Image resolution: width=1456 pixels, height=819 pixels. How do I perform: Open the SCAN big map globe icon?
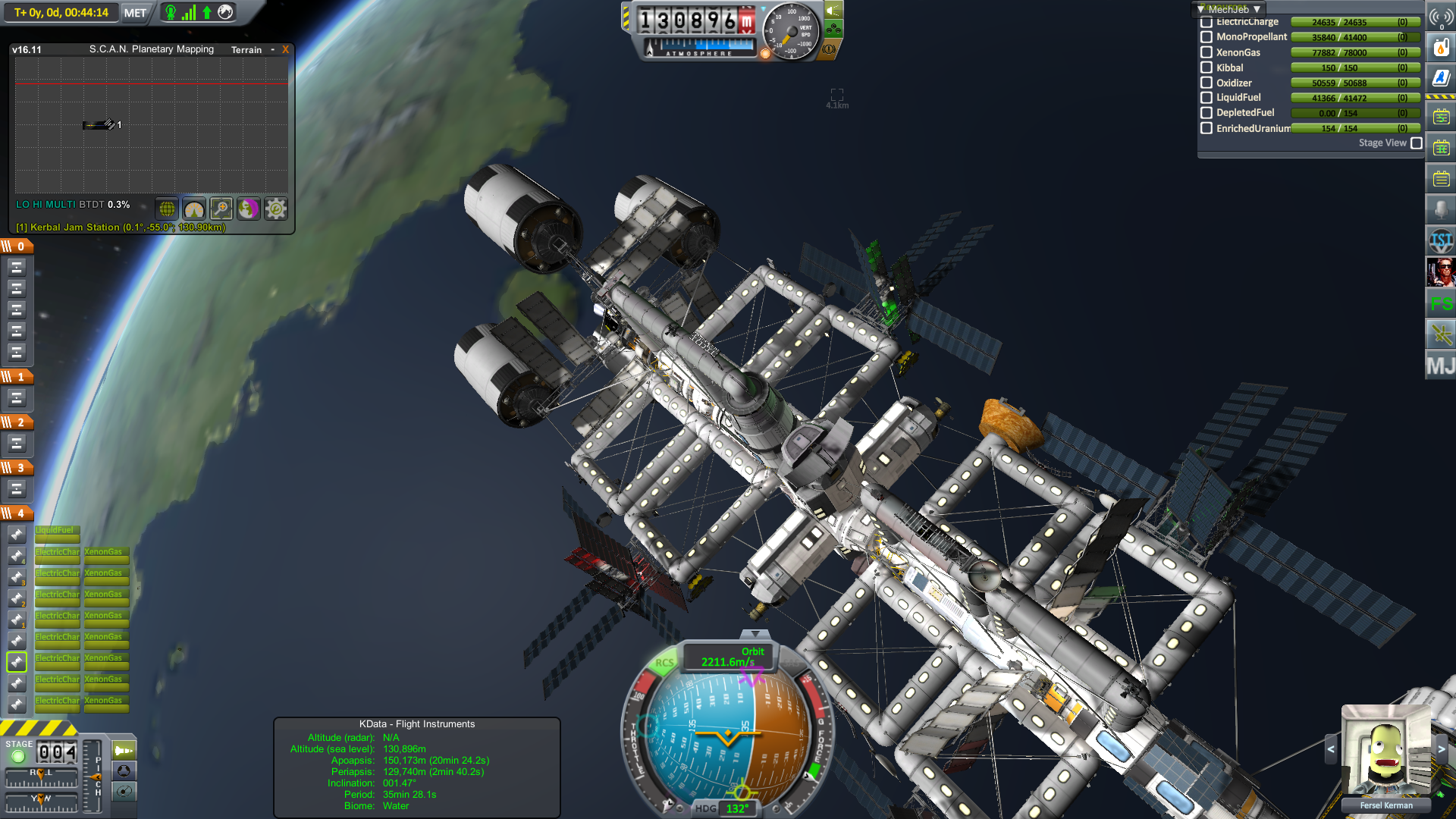(x=167, y=209)
